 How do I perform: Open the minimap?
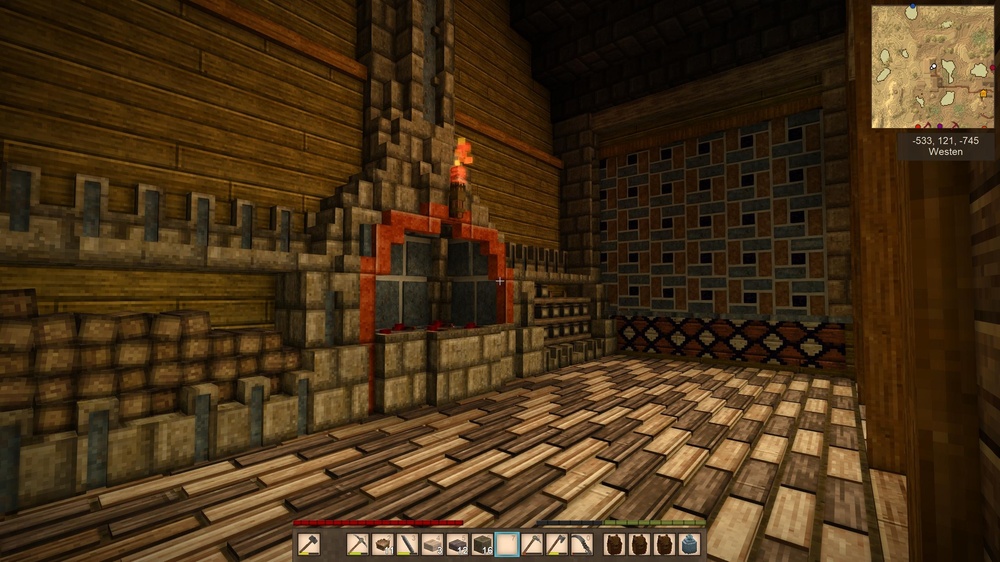(x=932, y=67)
